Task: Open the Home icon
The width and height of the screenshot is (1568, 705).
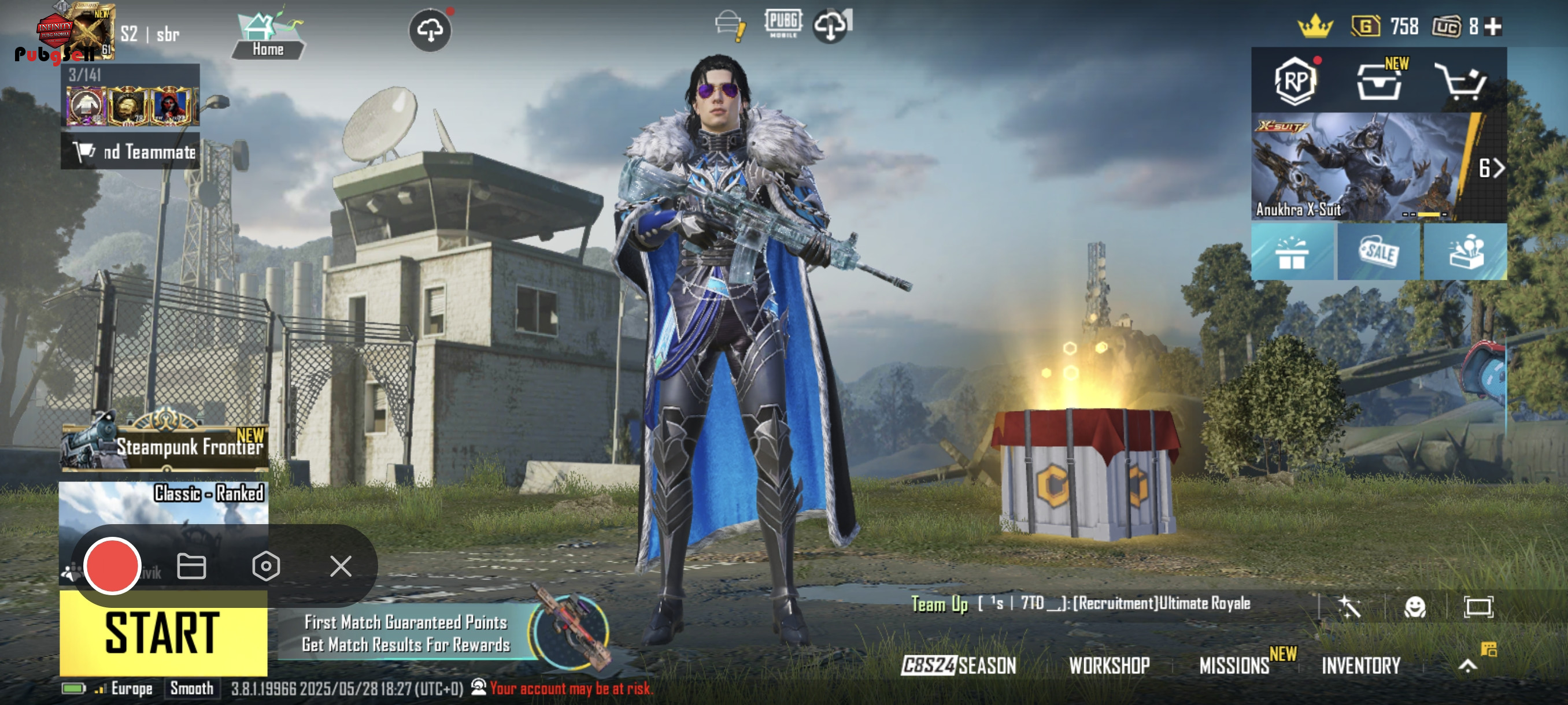Action: [x=268, y=35]
